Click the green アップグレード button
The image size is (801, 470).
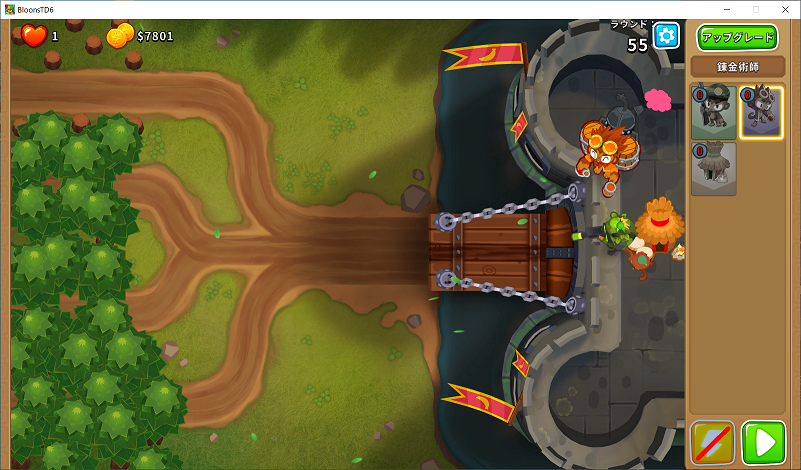point(737,38)
